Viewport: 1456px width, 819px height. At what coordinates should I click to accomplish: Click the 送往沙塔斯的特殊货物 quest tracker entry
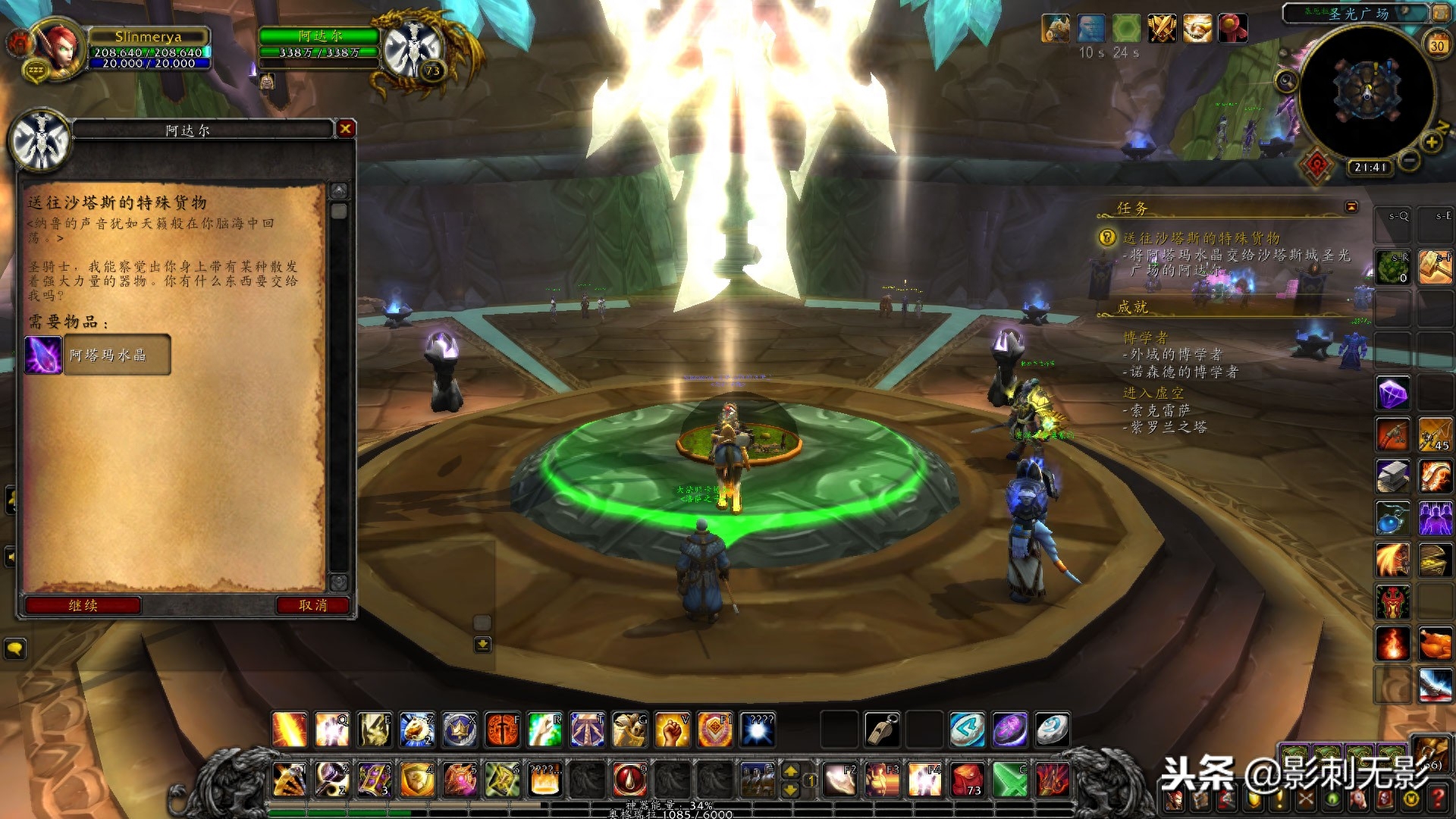coord(1201,238)
